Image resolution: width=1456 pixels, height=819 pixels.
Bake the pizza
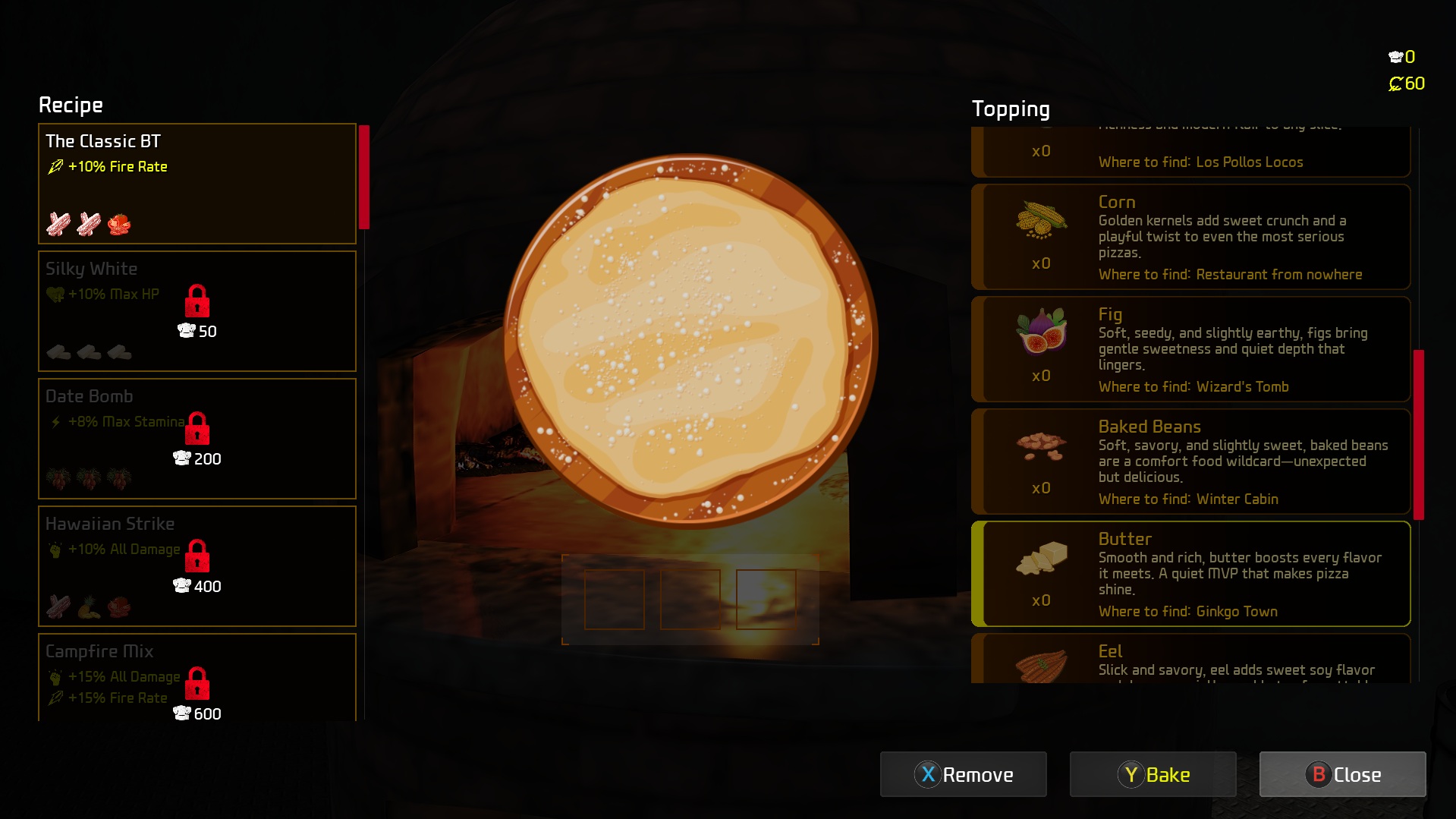point(1153,774)
